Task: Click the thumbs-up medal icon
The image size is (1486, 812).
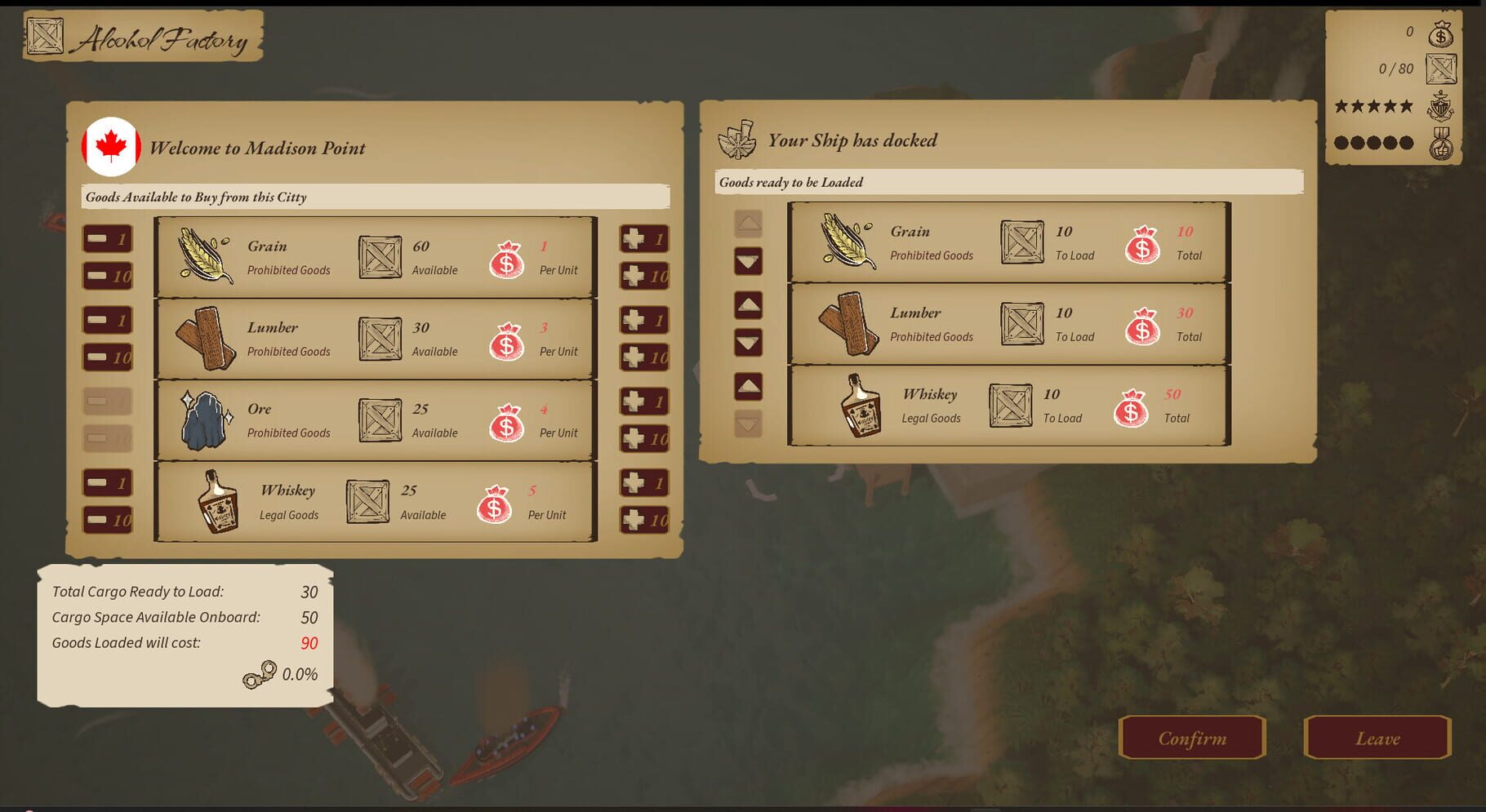Action: 1443,142
